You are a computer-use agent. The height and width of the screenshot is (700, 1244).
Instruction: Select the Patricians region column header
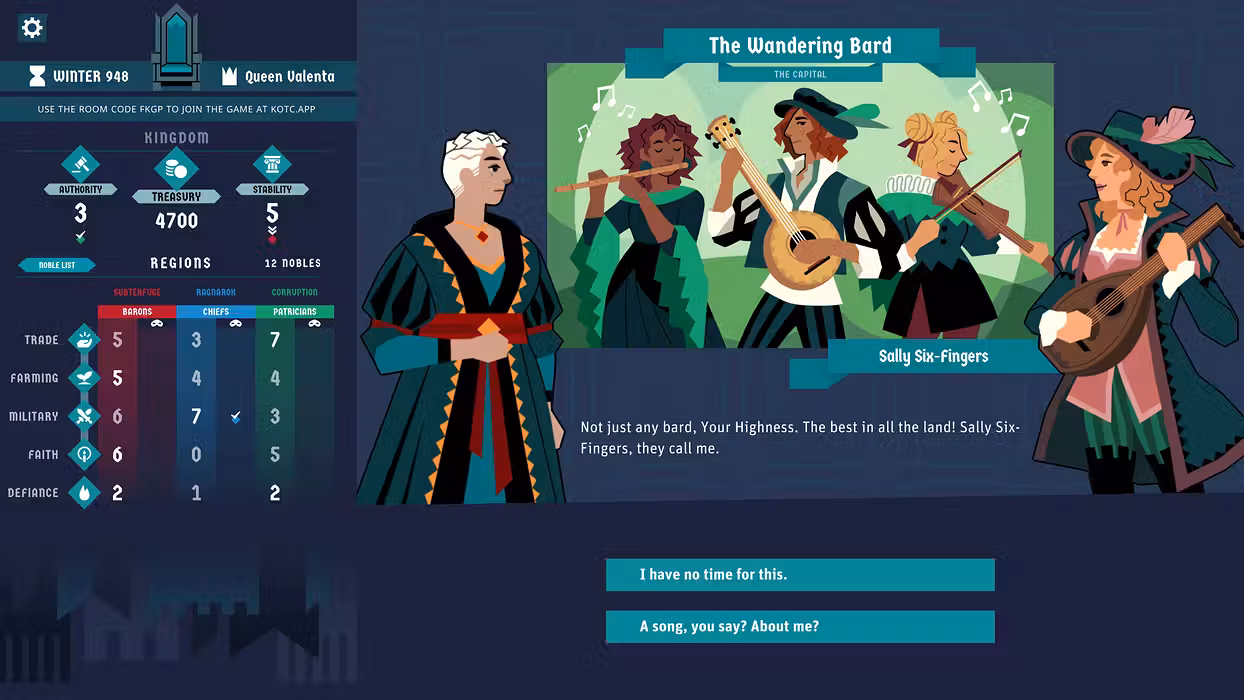click(294, 312)
